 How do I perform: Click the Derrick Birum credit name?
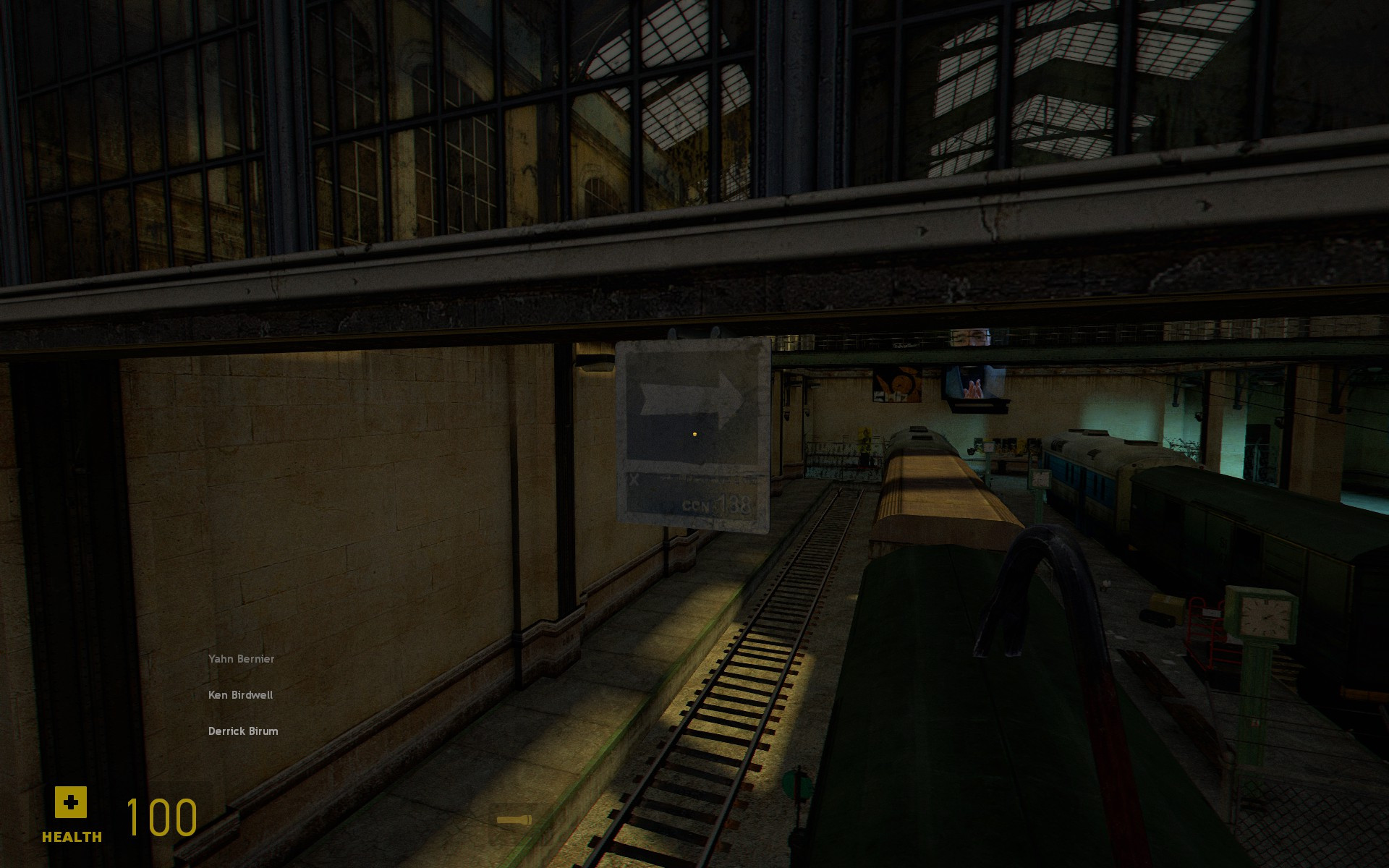click(x=243, y=731)
